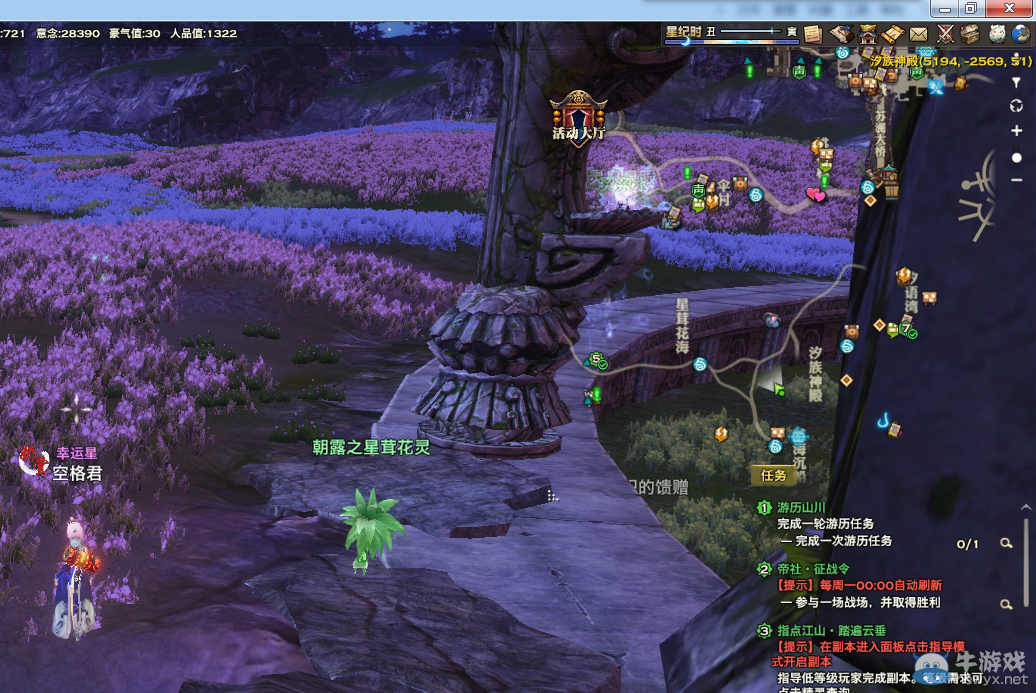The width and height of the screenshot is (1036, 693).
Task: Open the 活动大厅 activity hall
Action: (x=578, y=115)
